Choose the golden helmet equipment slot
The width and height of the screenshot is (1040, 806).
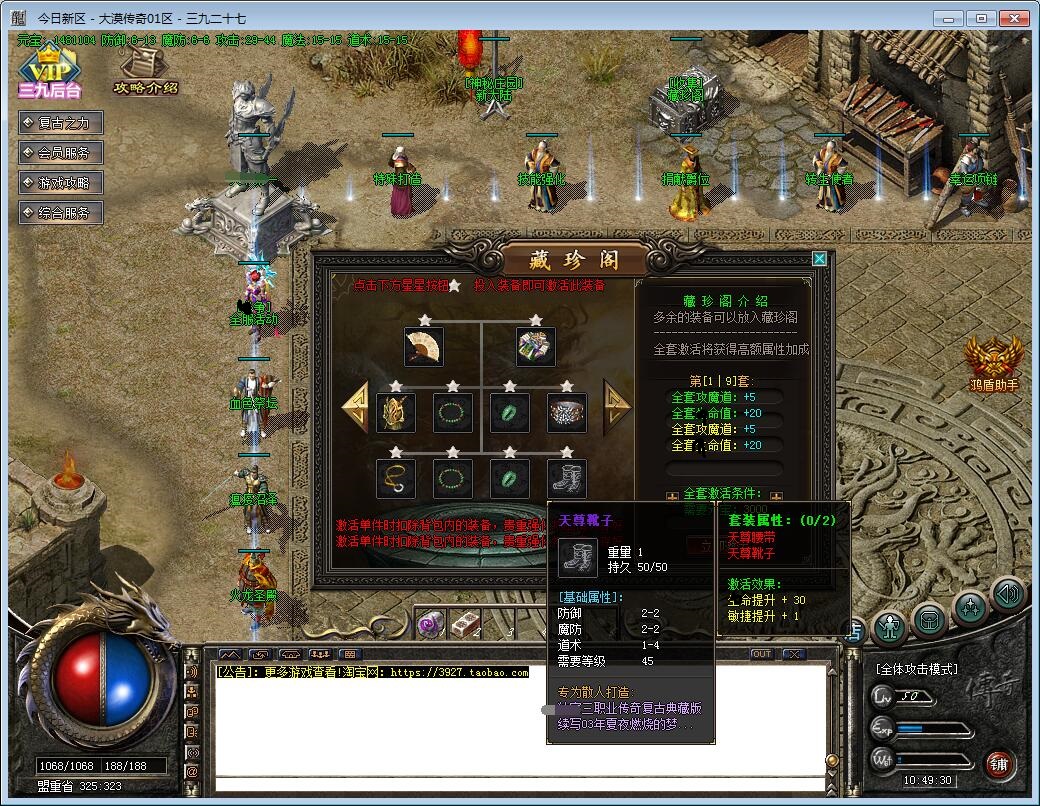396,412
